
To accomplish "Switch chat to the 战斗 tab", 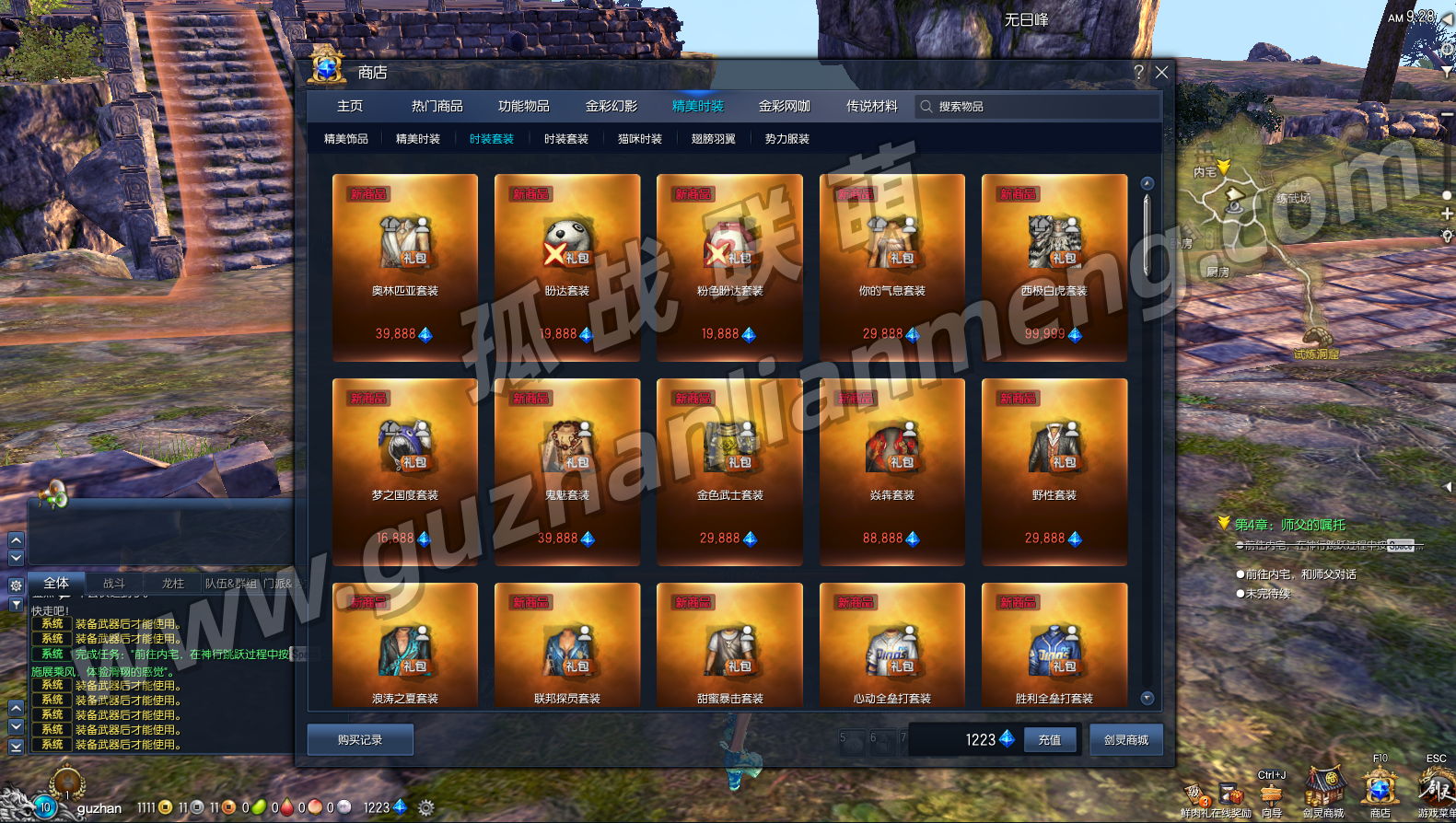I will tap(114, 583).
